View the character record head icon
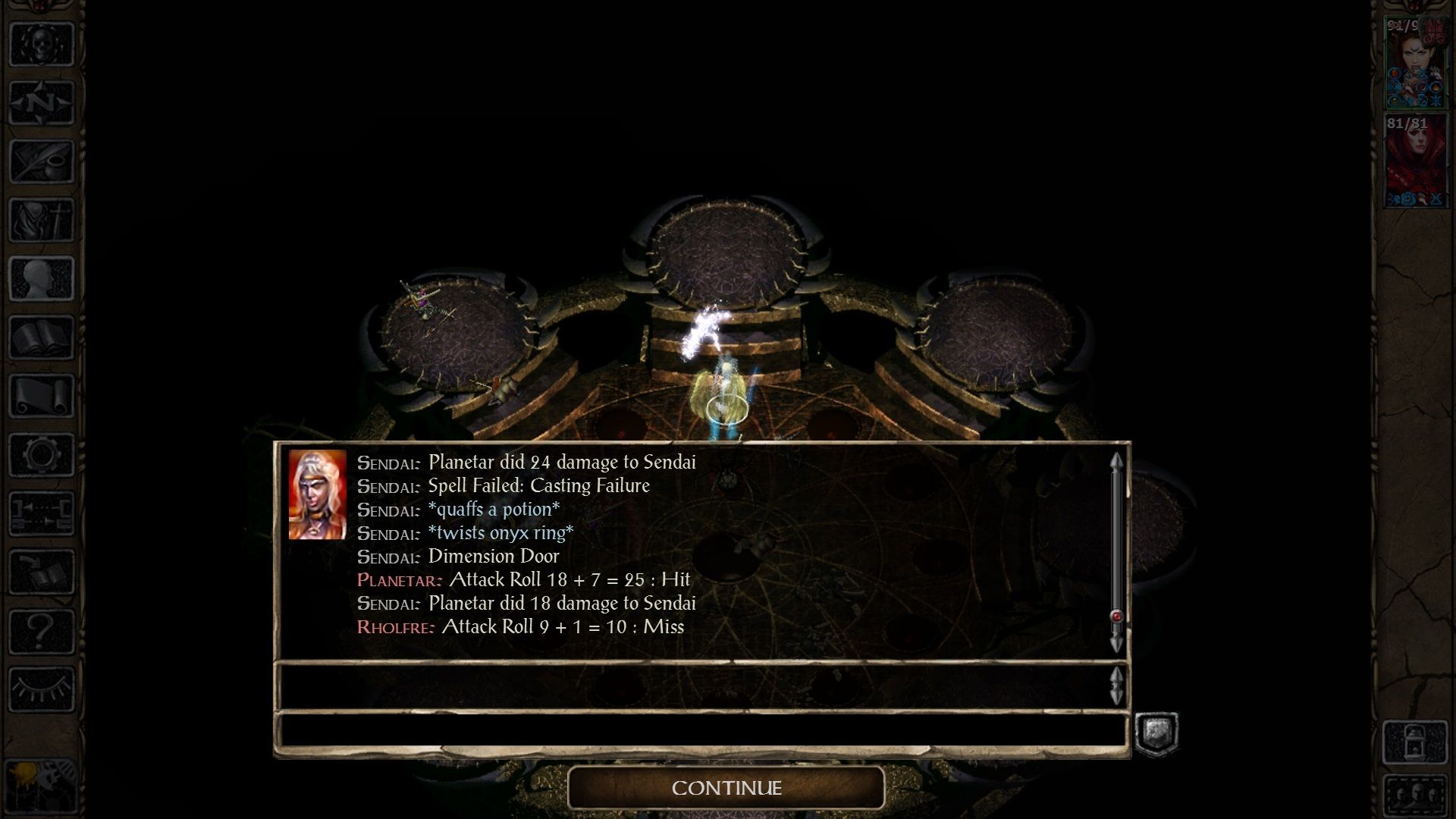Screen dimensions: 1456x819 42,277
